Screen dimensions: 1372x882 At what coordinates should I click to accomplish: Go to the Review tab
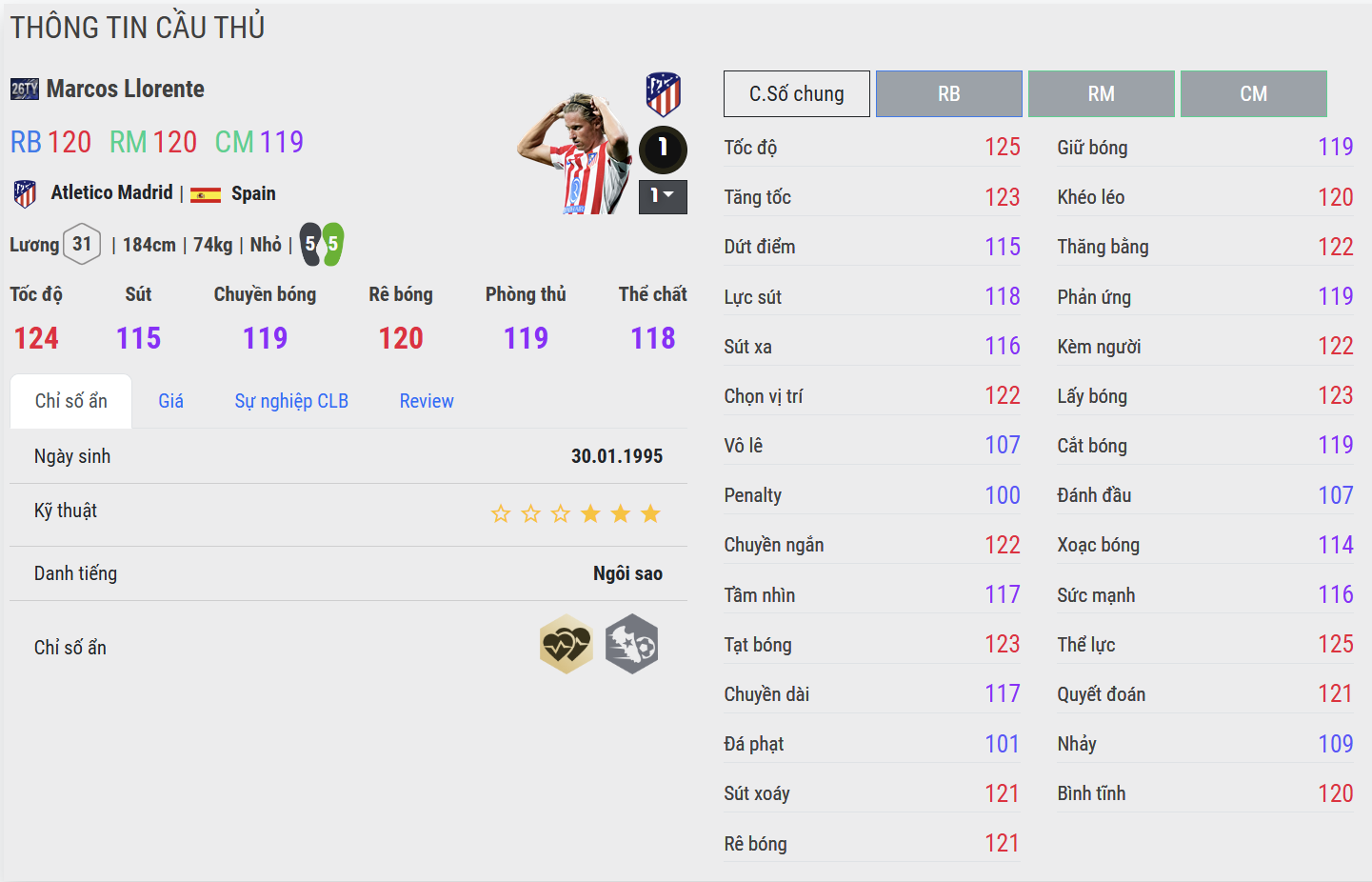coord(427,401)
